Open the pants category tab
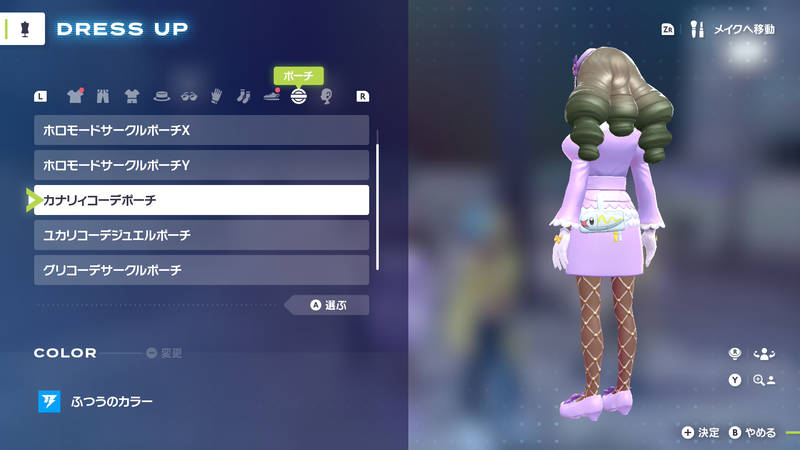 coord(102,97)
